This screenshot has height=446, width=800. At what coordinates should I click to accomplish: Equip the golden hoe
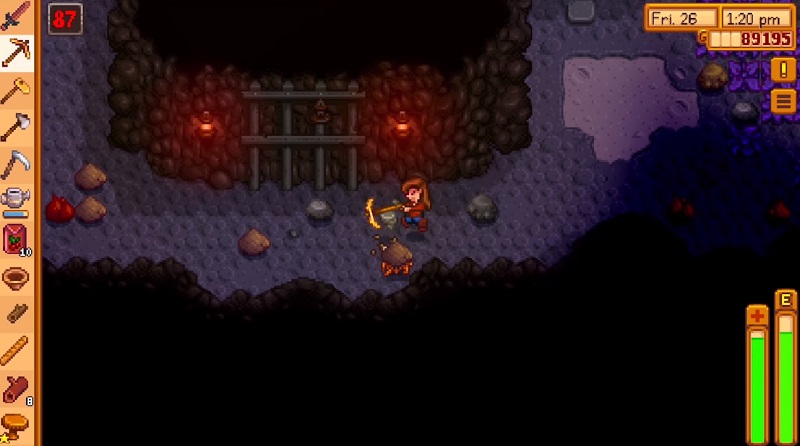coord(17,90)
